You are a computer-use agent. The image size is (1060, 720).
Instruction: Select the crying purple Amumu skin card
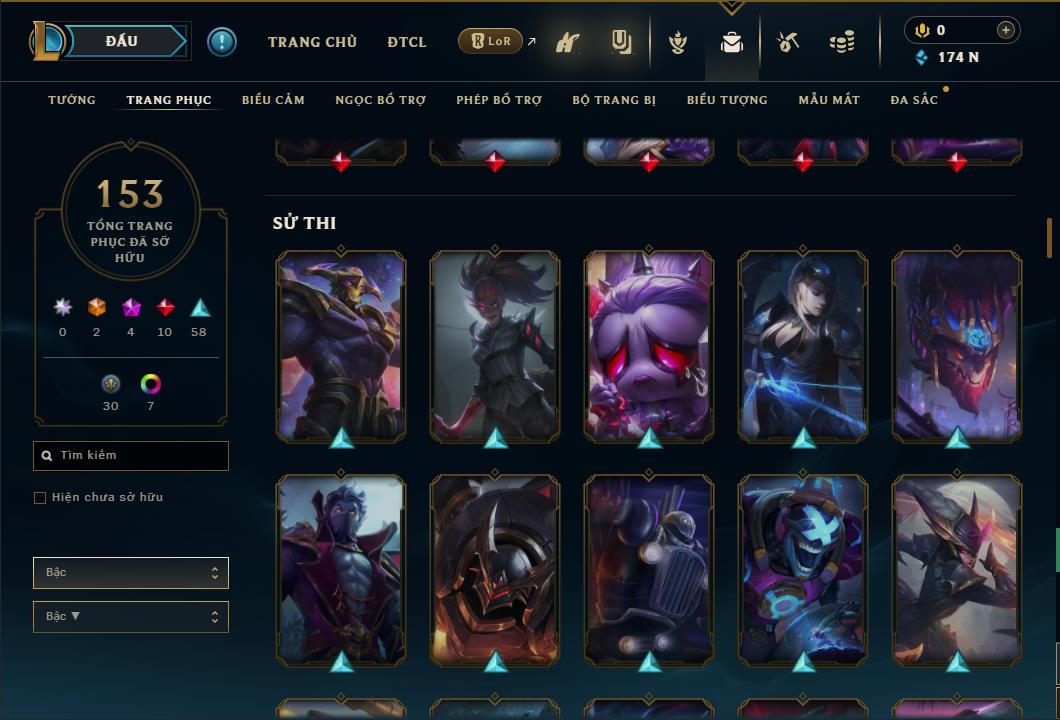[x=649, y=345]
